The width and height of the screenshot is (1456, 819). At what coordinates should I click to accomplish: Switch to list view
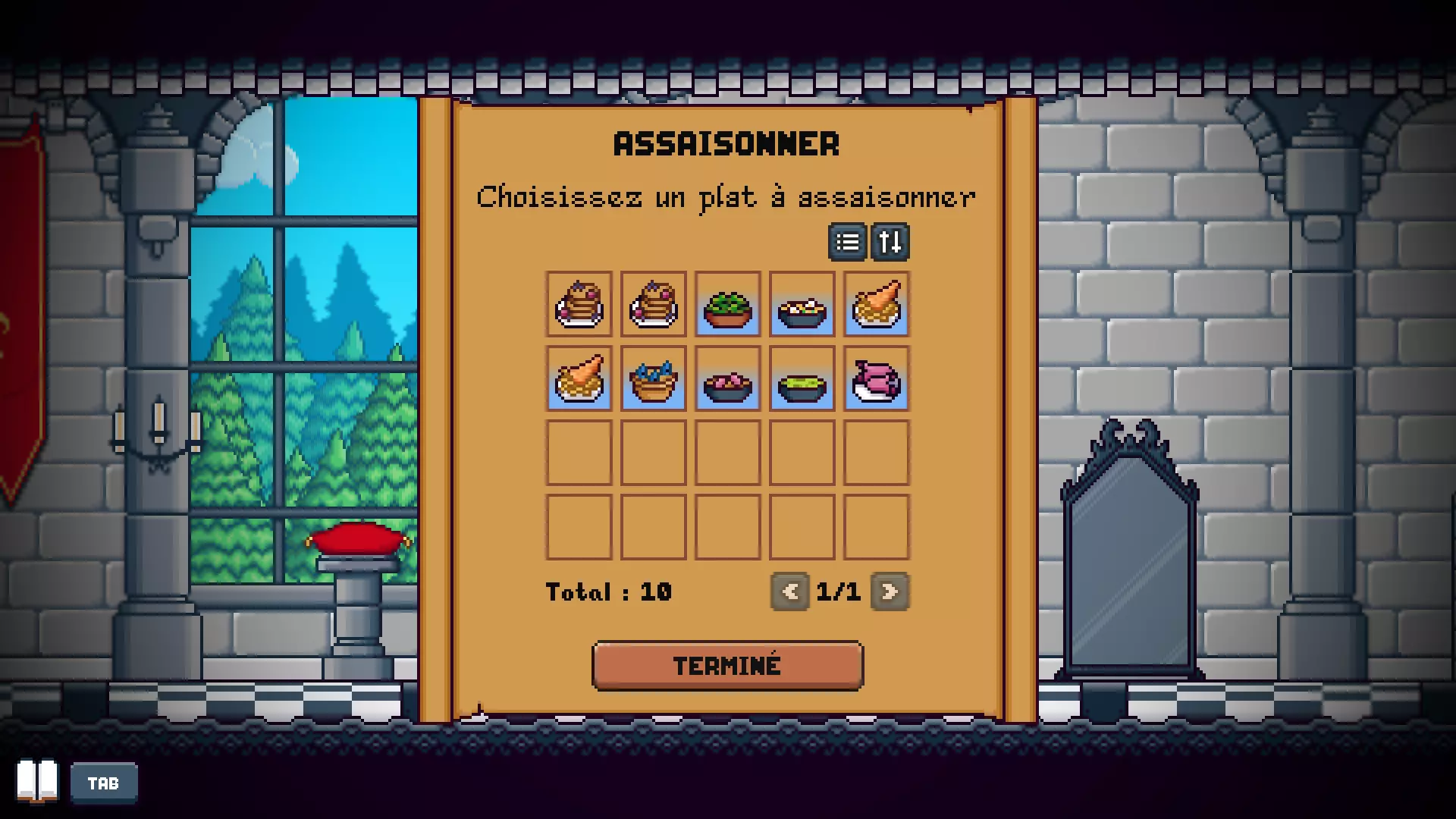(847, 242)
